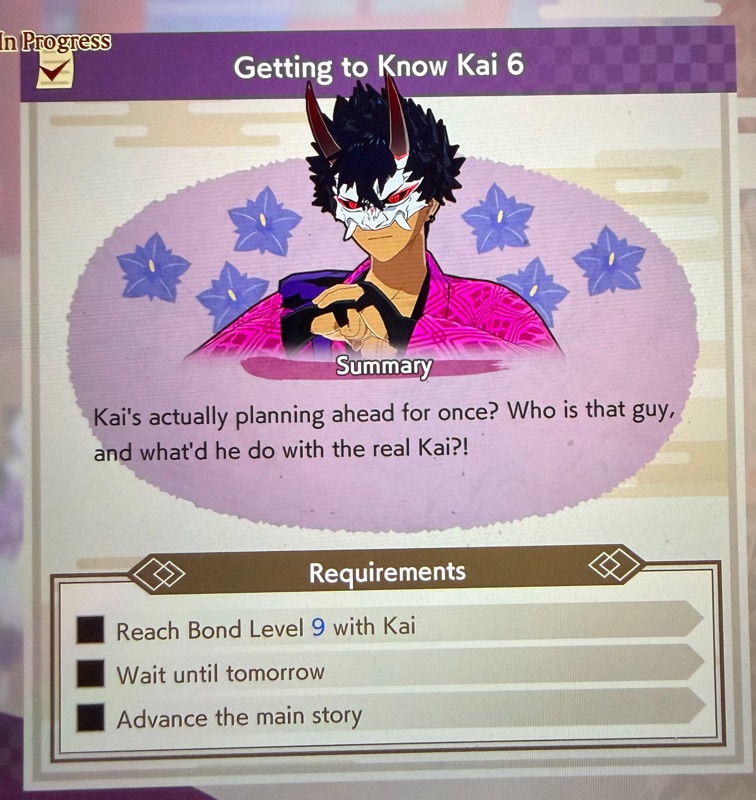
Task: Select the Wait until tomorrow requirement
Action: coord(220,673)
